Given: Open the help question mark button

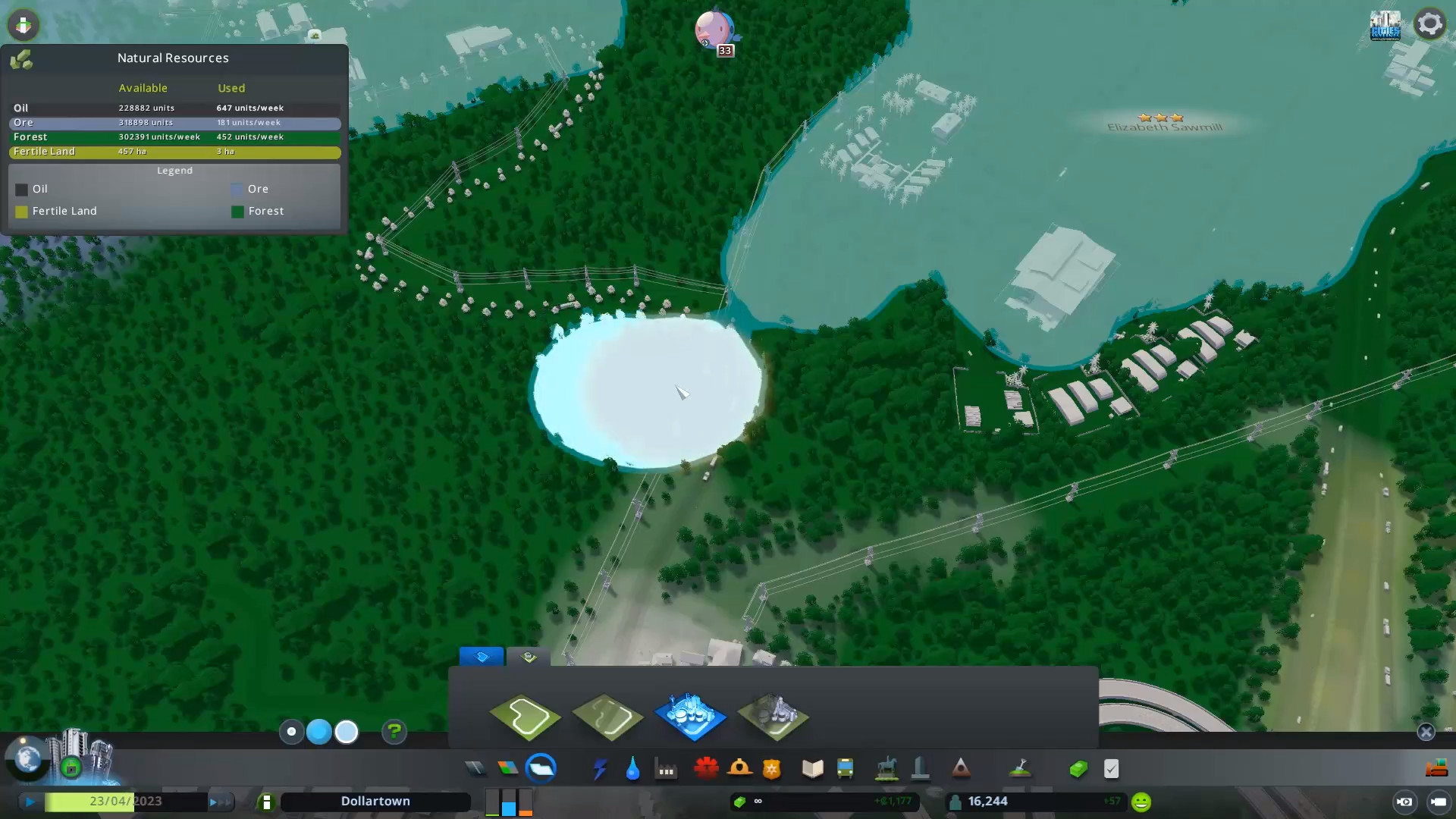Looking at the screenshot, I should (x=394, y=732).
